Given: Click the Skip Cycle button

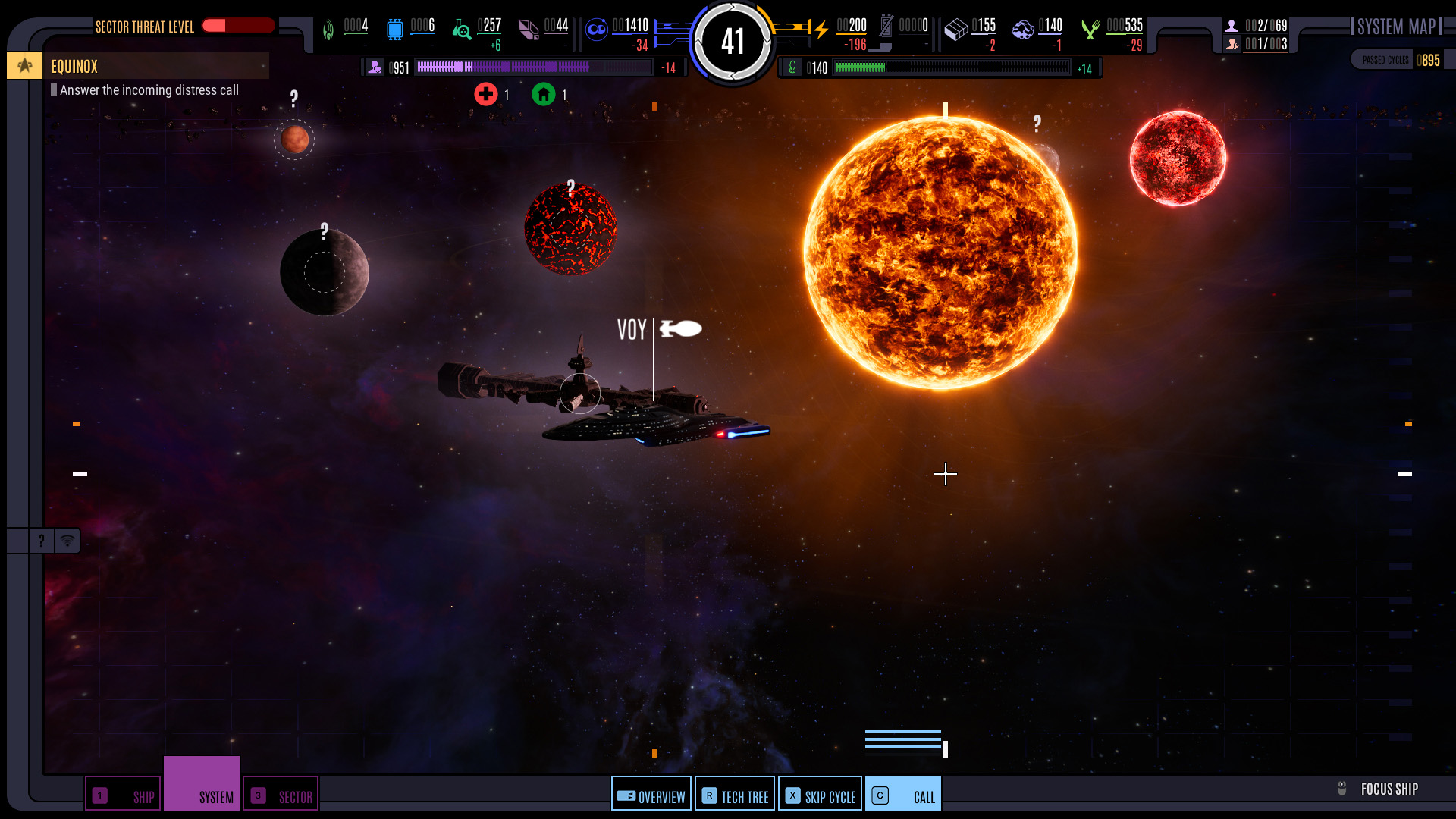Looking at the screenshot, I should (820, 795).
